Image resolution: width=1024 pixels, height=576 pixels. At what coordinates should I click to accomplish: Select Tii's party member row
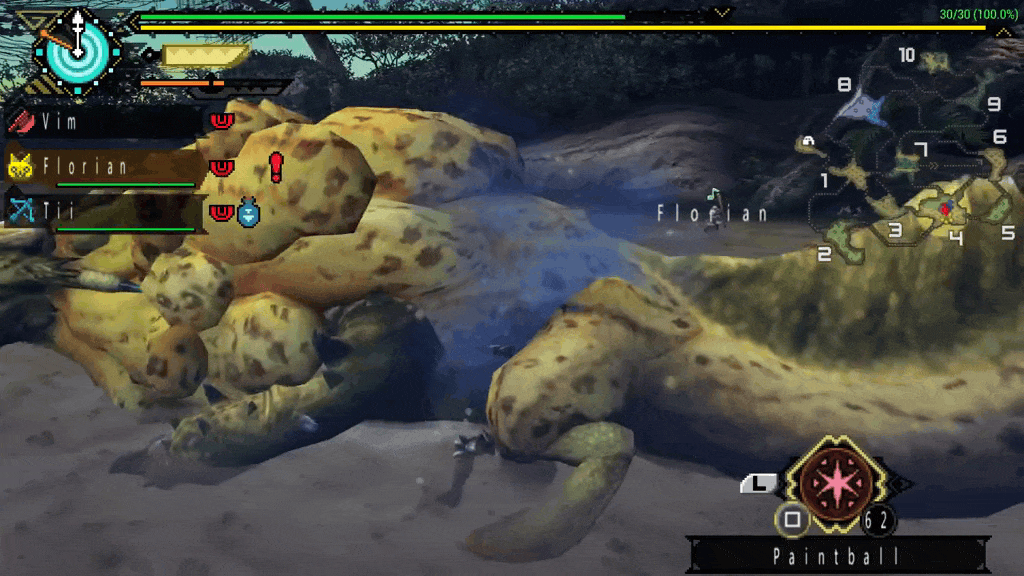point(104,211)
